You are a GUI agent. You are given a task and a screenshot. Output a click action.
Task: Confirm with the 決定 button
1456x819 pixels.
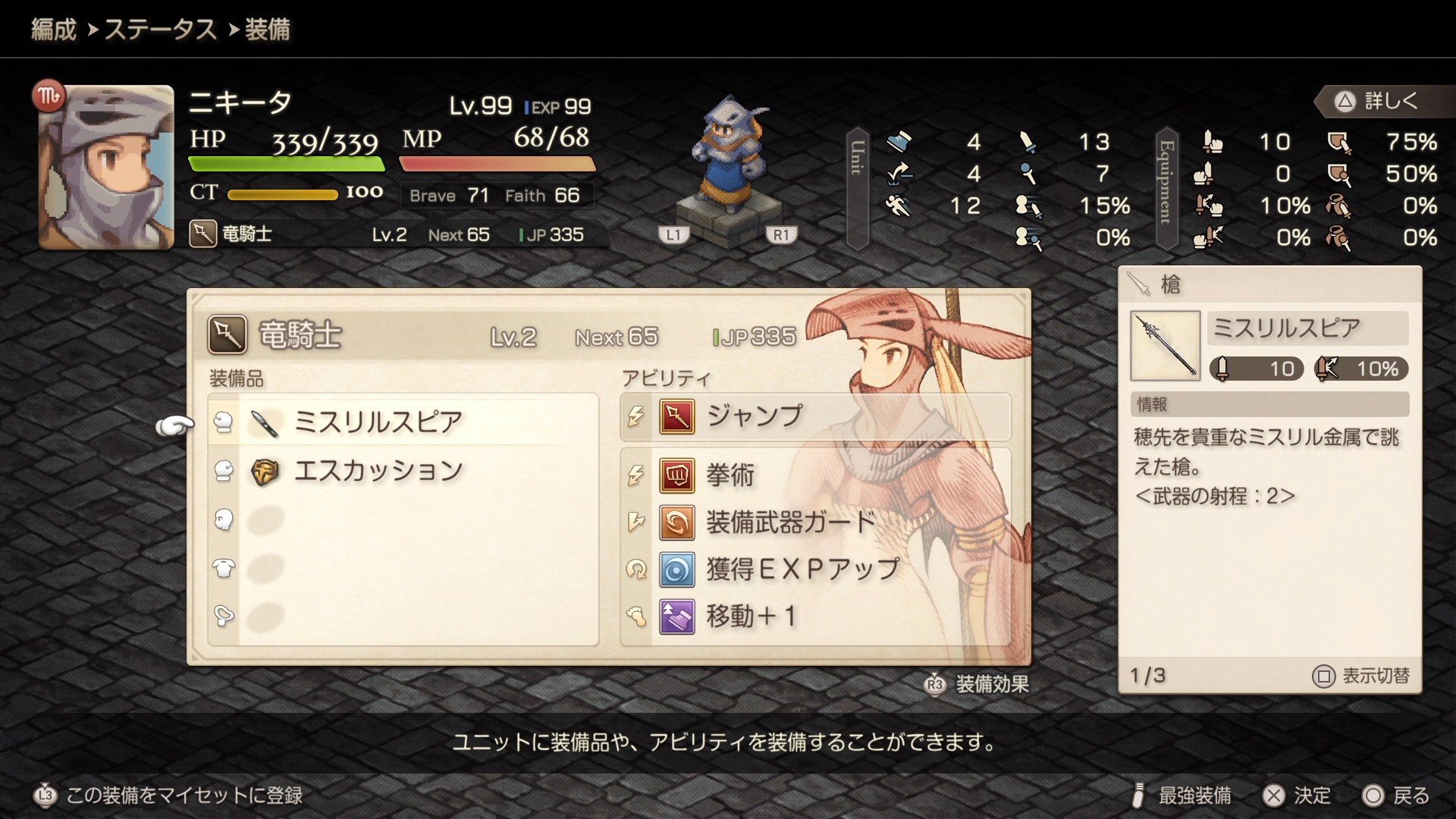(1298, 795)
